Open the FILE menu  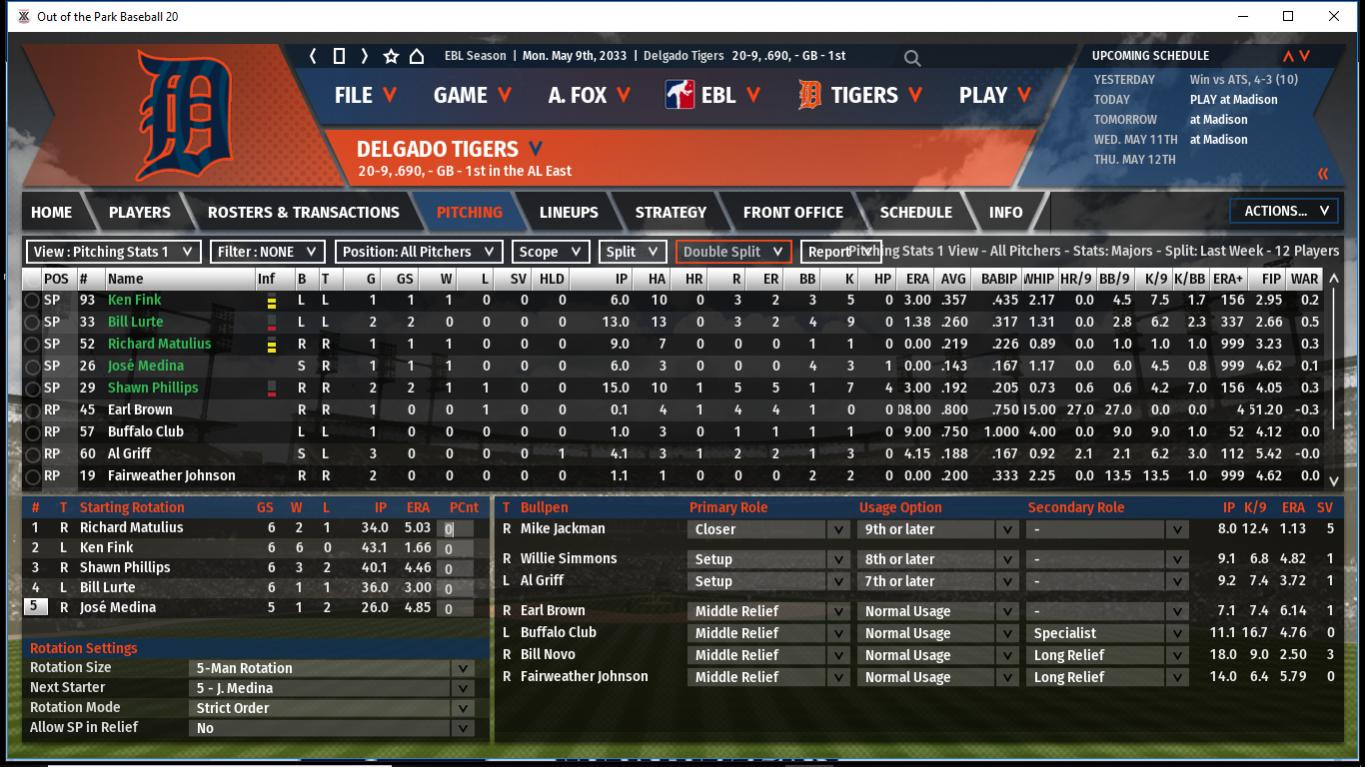(365, 95)
